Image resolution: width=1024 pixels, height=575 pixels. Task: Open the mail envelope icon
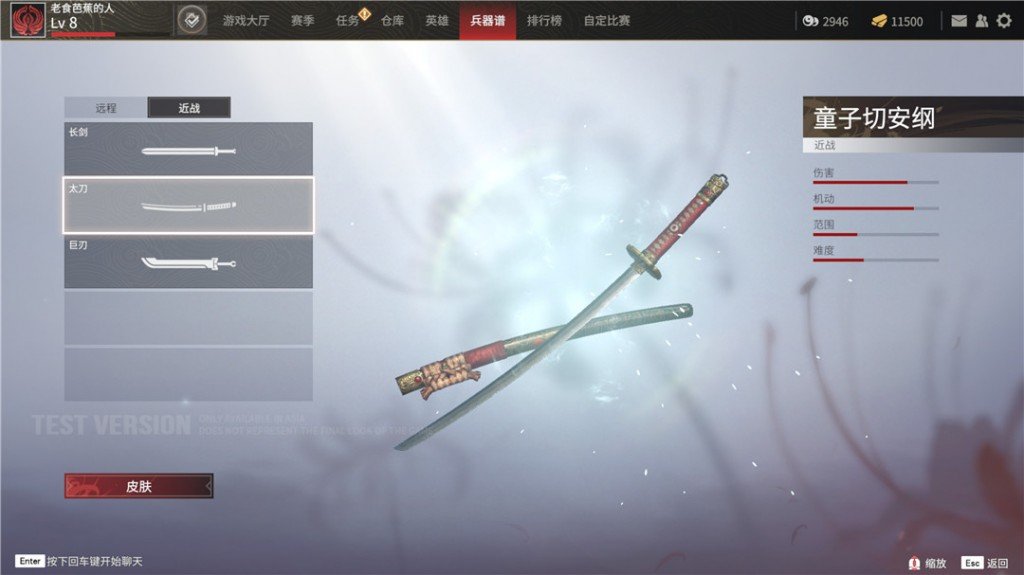[x=959, y=21]
